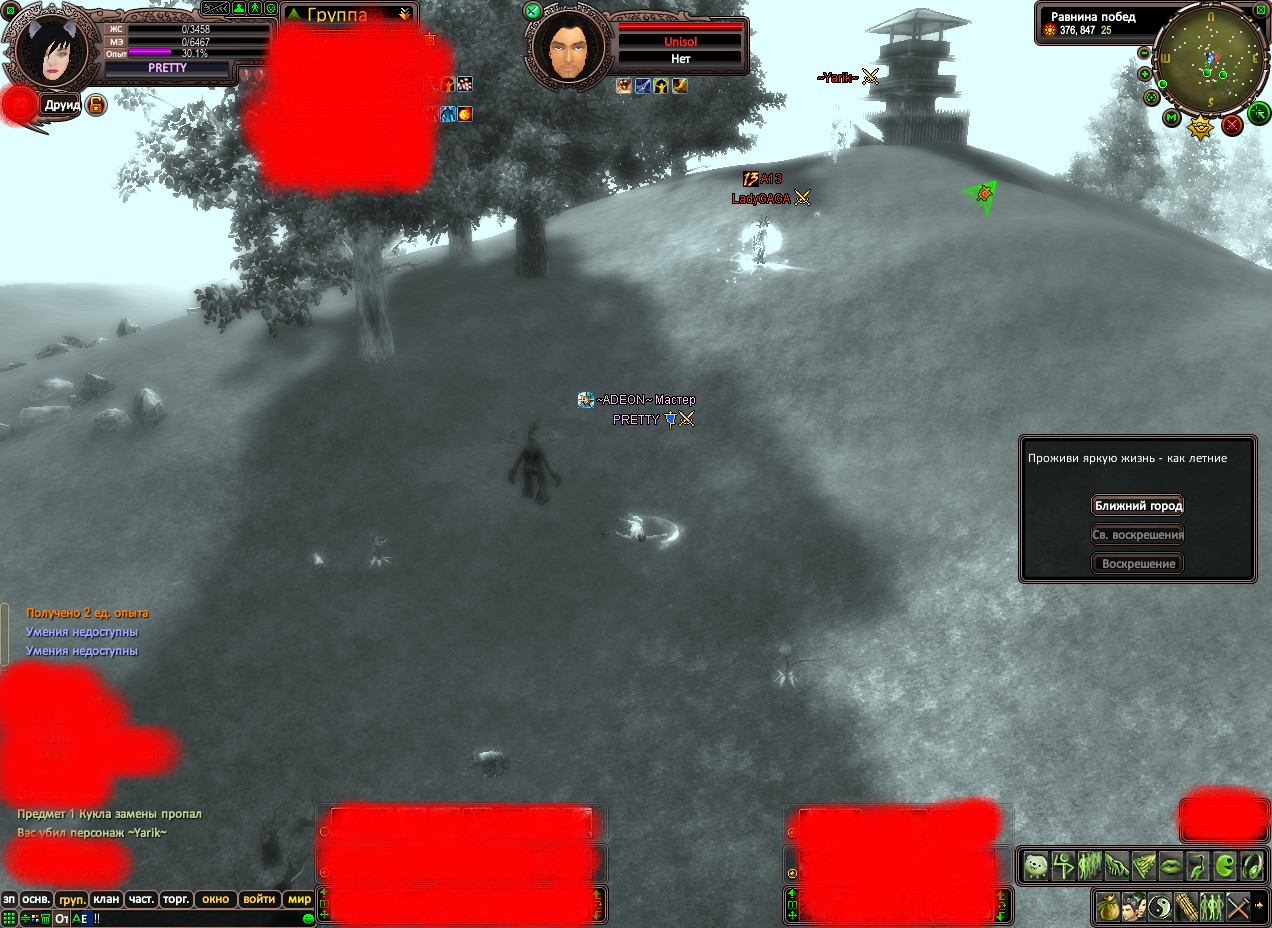The width and height of the screenshot is (1272, 928).
Task: Open the gold pouch inventory icon
Action: (x=1107, y=908)
